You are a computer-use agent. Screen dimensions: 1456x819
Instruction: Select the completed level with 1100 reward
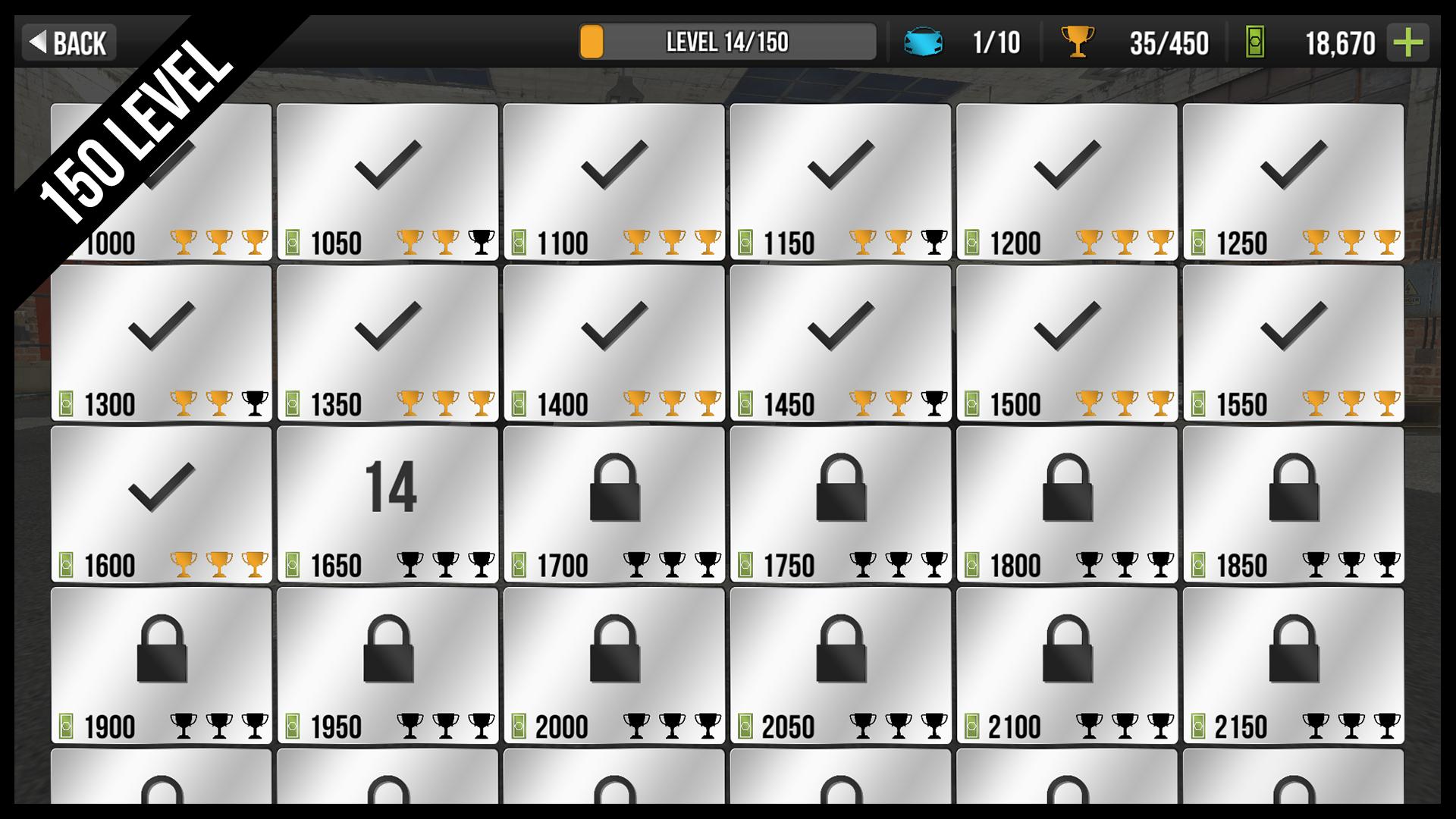pos(613,182)
